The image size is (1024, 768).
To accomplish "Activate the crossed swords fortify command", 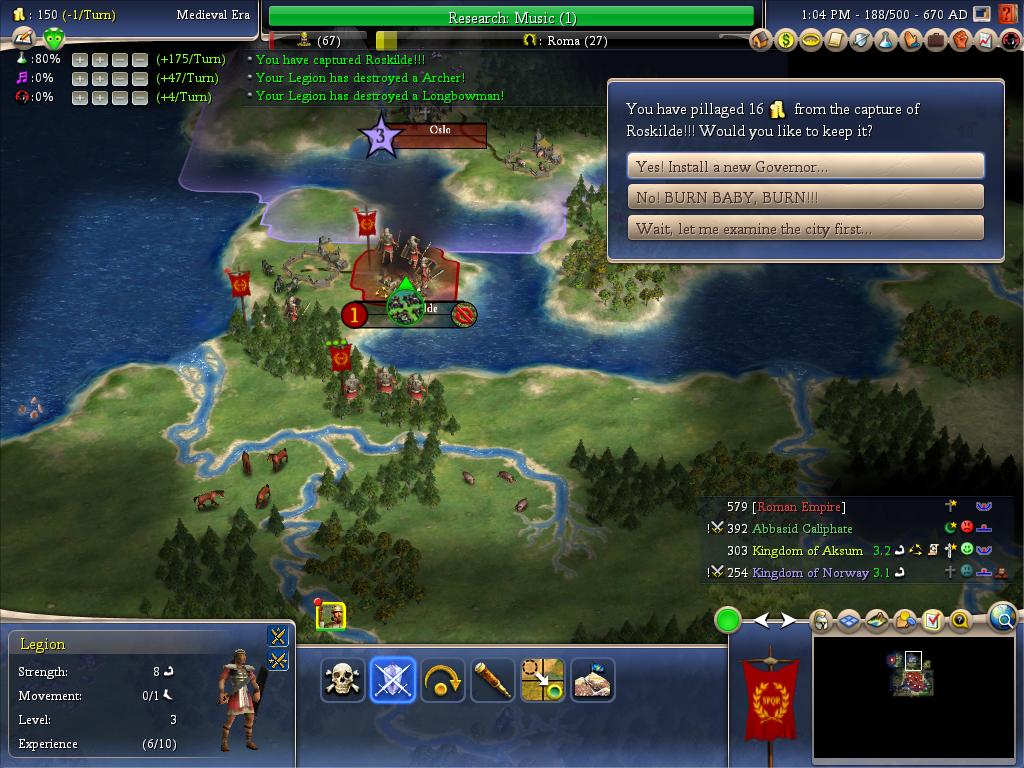I will point(393,680).
